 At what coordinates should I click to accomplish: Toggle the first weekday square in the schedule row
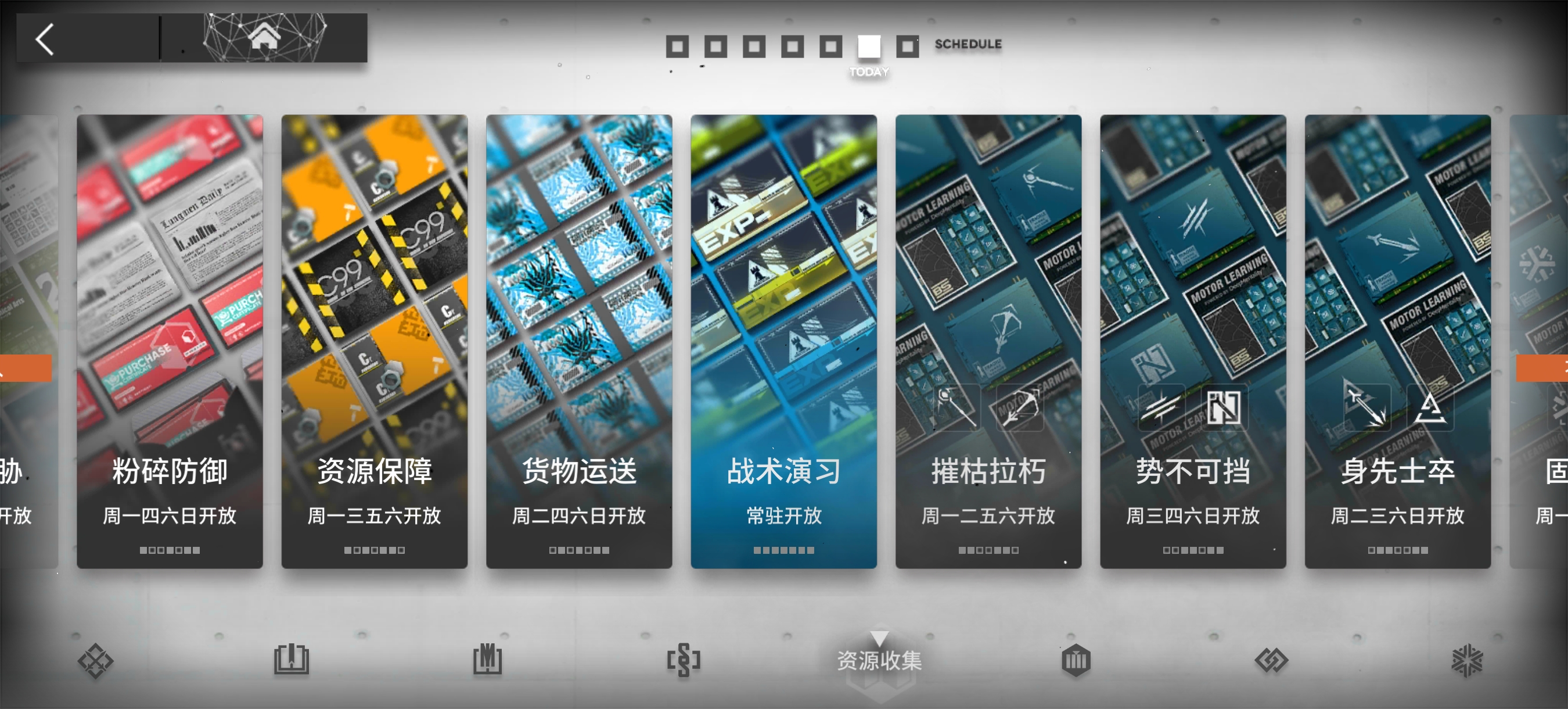[678, 45]
